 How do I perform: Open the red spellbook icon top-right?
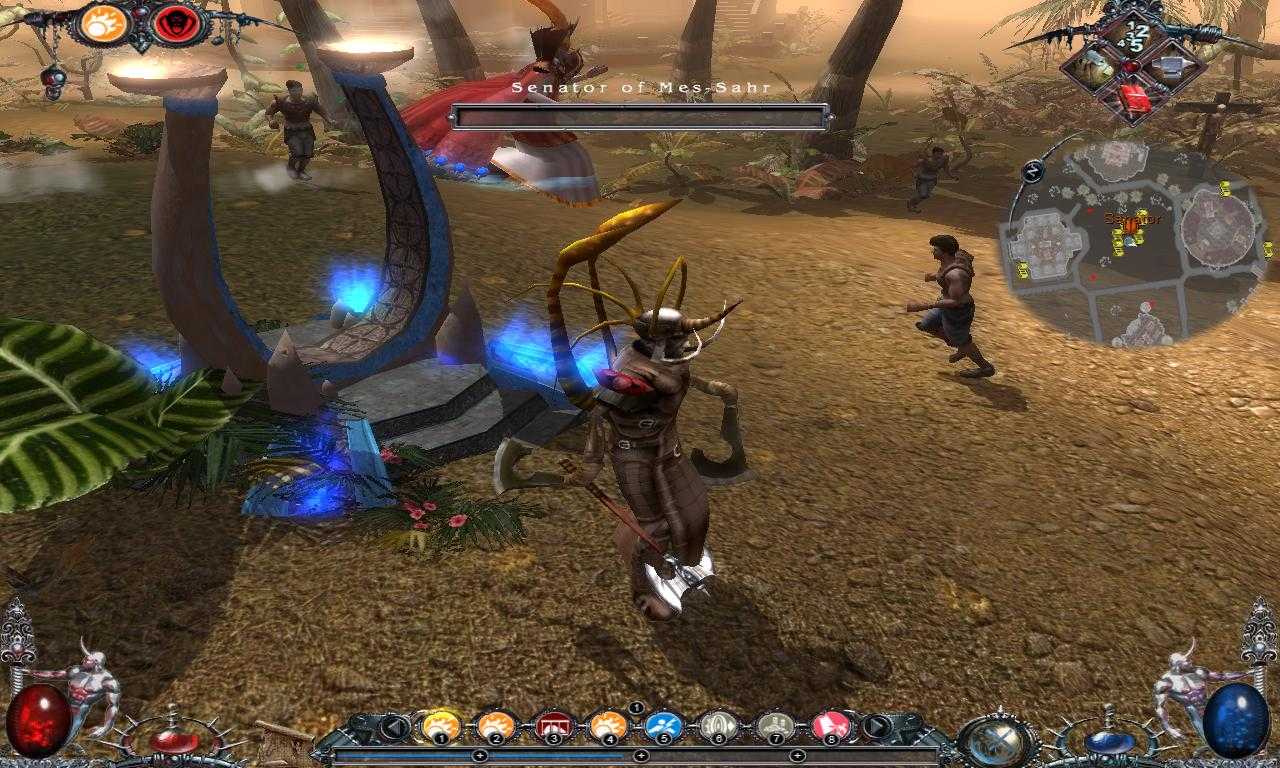[1135, 97]
